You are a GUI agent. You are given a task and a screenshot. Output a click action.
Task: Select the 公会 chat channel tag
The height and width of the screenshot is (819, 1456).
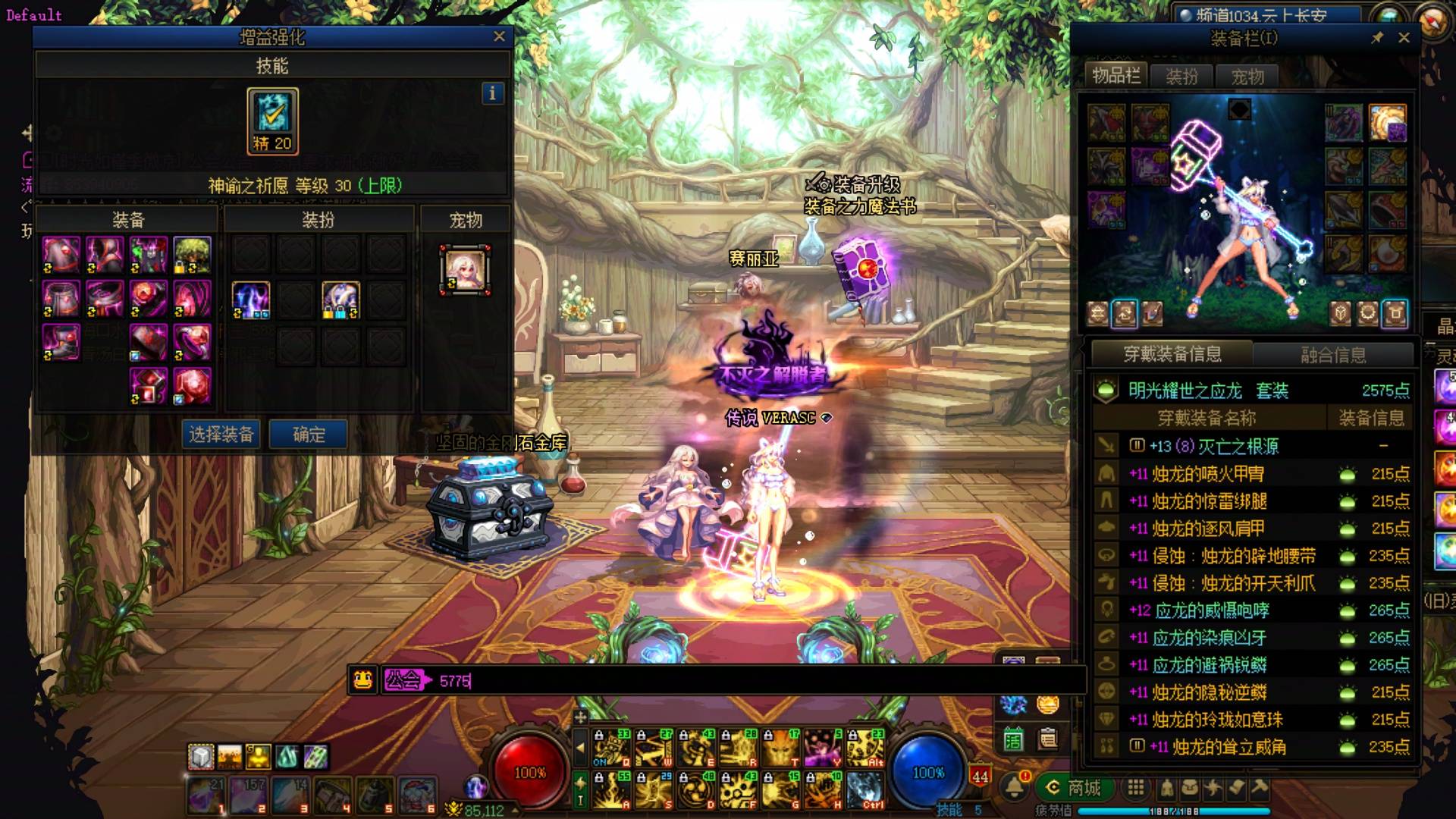point(405,680)
